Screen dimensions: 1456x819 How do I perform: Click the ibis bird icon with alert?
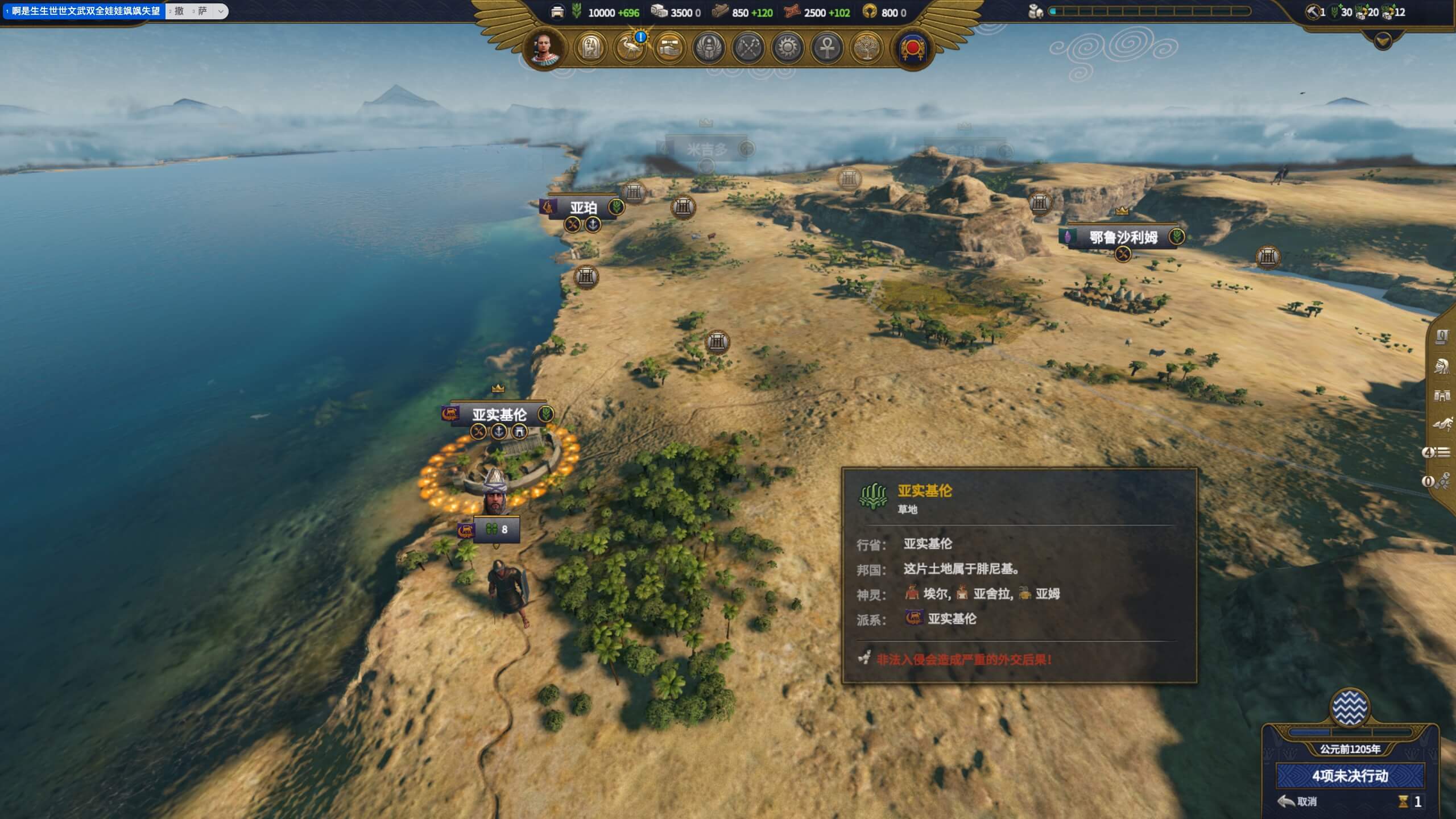[630, 48]
